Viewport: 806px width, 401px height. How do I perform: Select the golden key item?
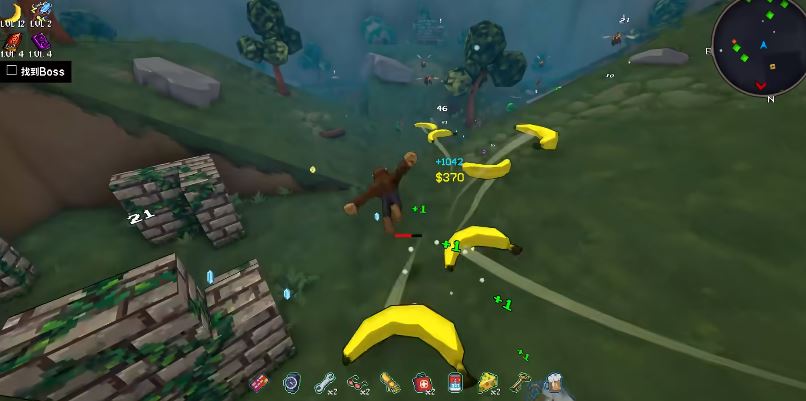[x=520, y=382]
